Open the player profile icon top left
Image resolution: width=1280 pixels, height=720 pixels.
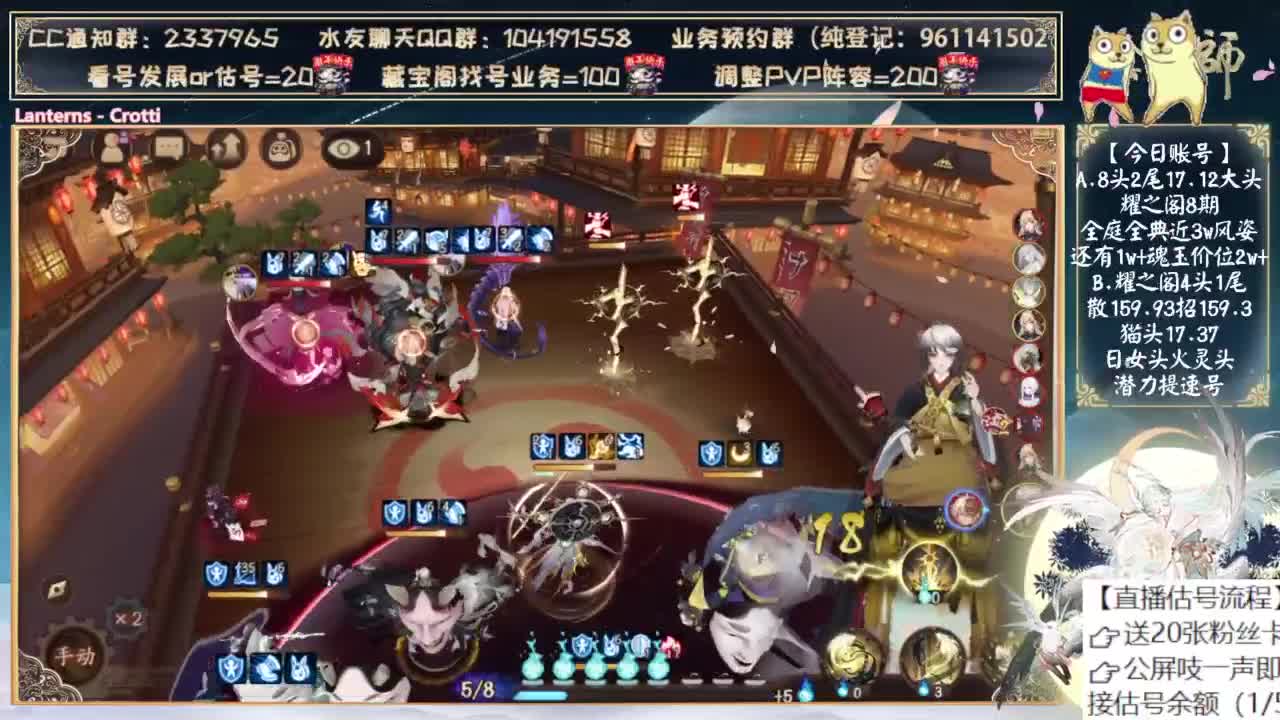(x=112, y=148)
